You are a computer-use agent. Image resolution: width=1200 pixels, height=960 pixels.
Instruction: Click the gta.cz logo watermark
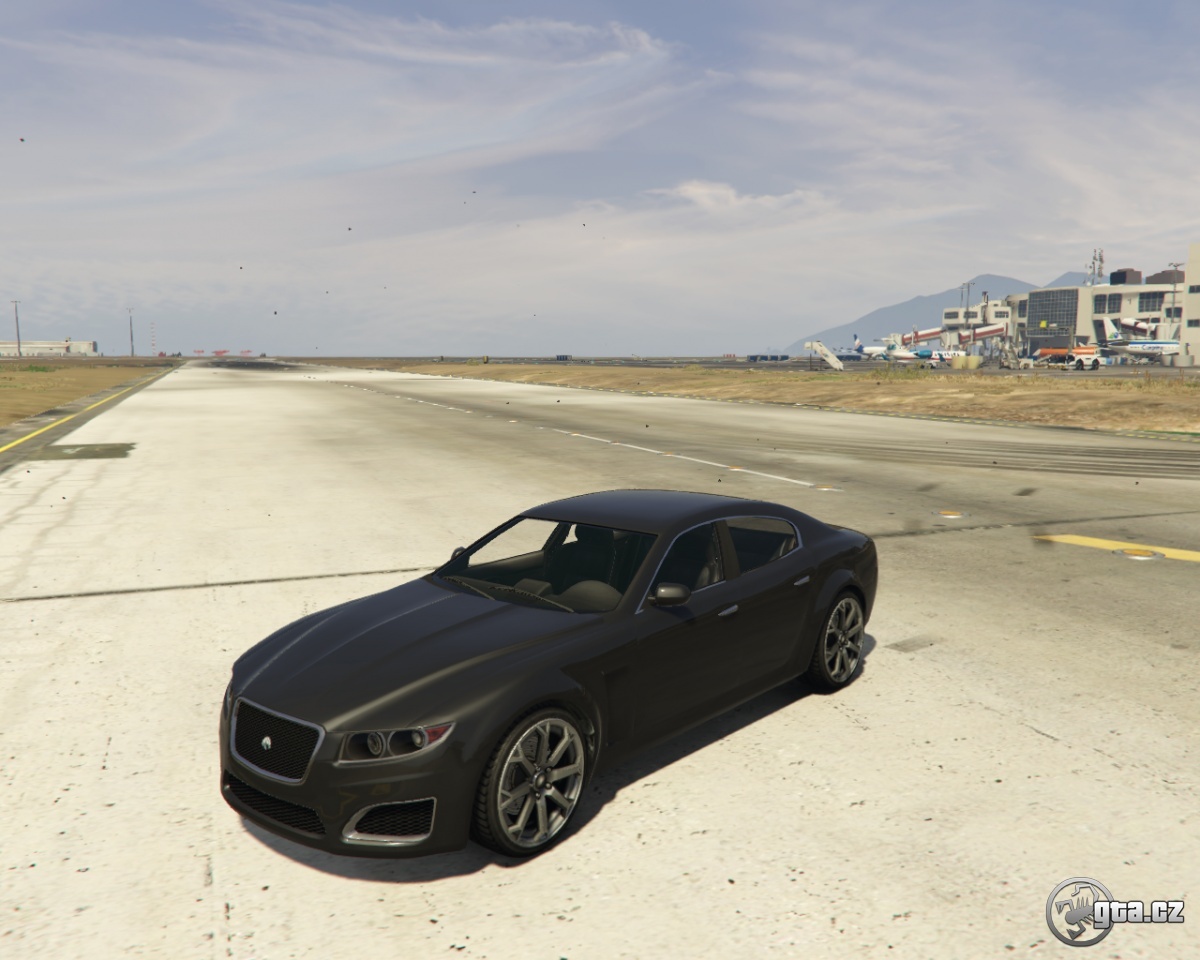pos(1113,911)
